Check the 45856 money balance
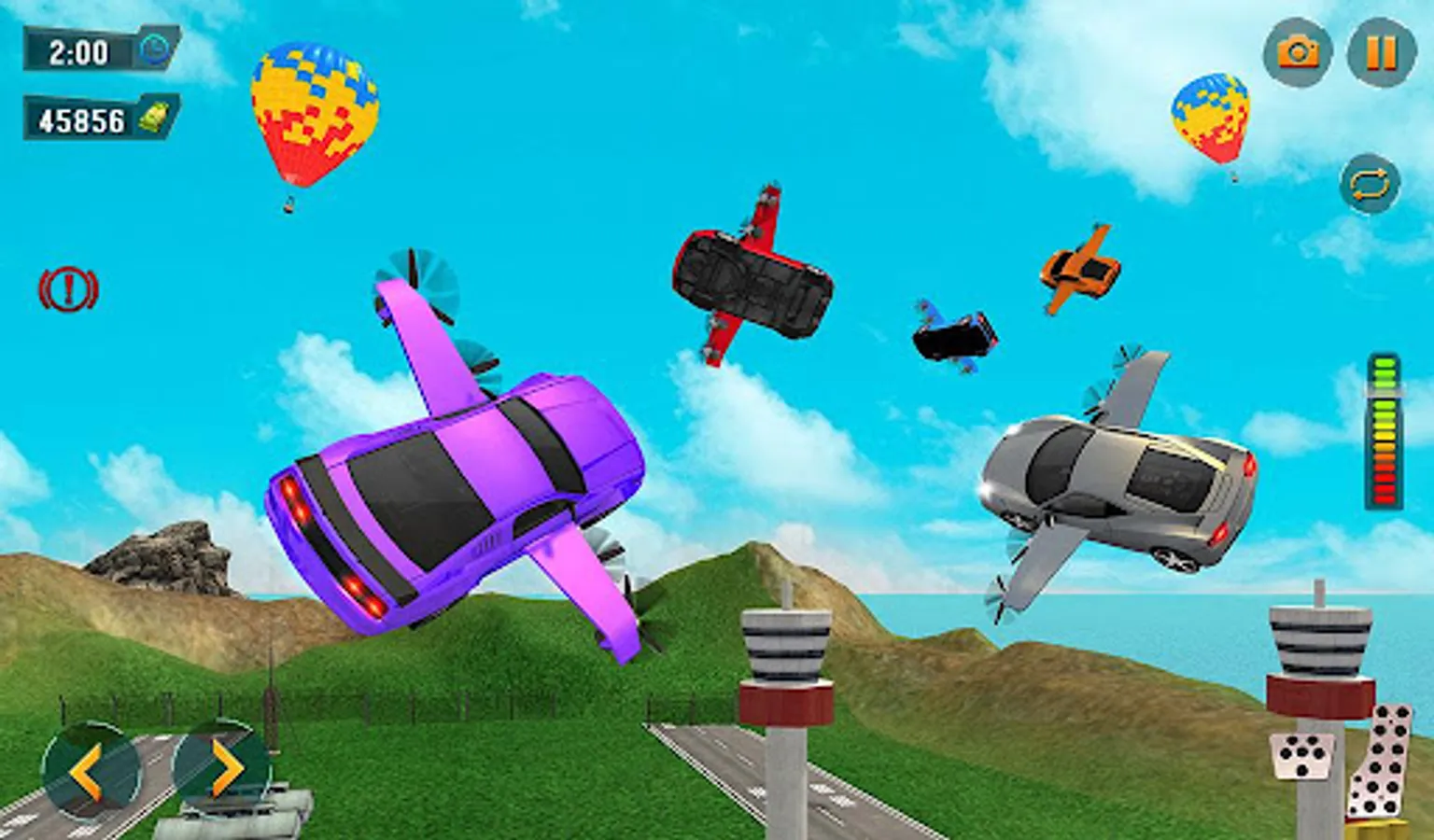This screenshot has height=840, width=1434. tap(81, 116)
